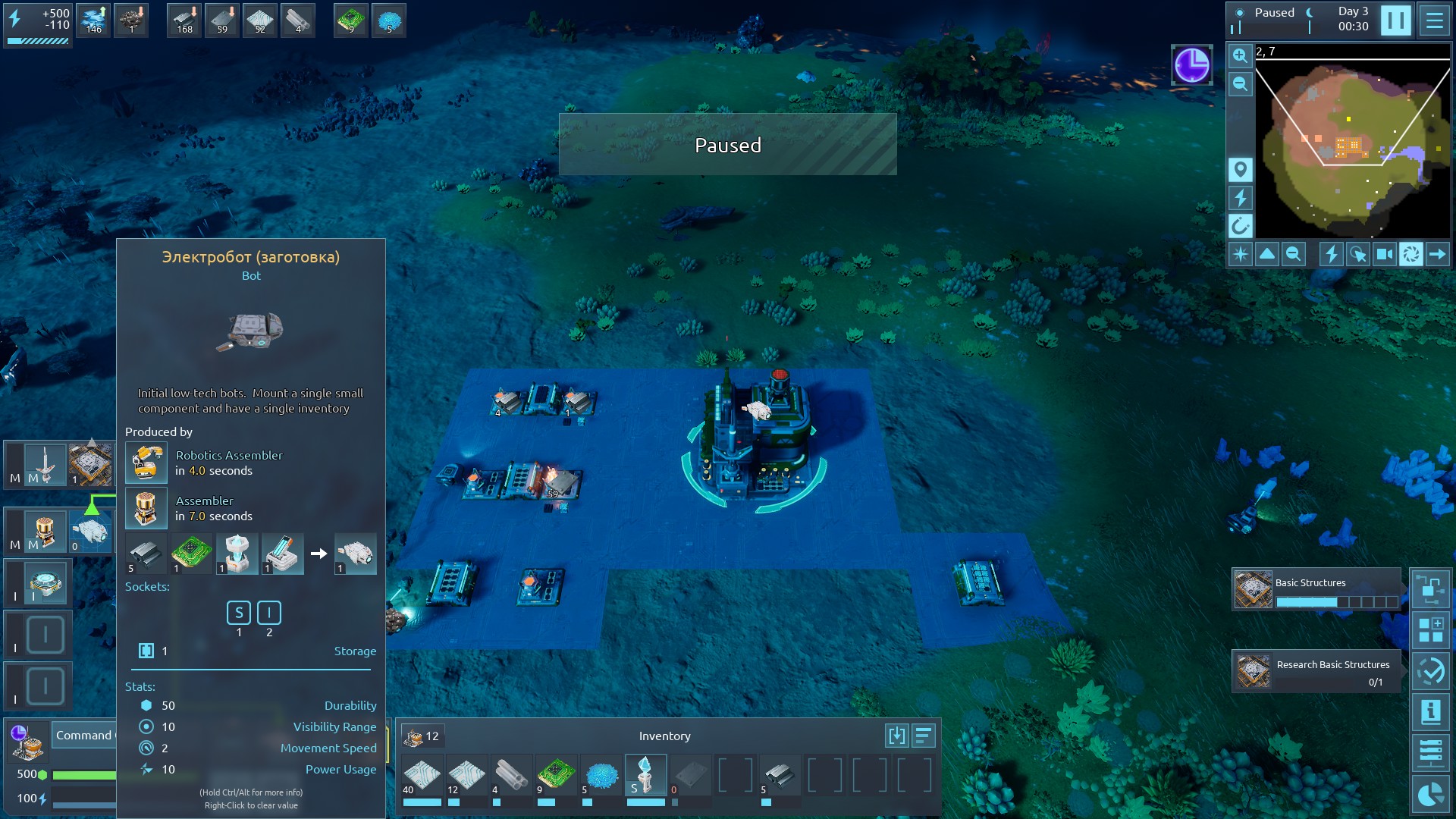Screen dimensions: 1456x819
Task: Open the hamburger main menu
Action: 1434,20
